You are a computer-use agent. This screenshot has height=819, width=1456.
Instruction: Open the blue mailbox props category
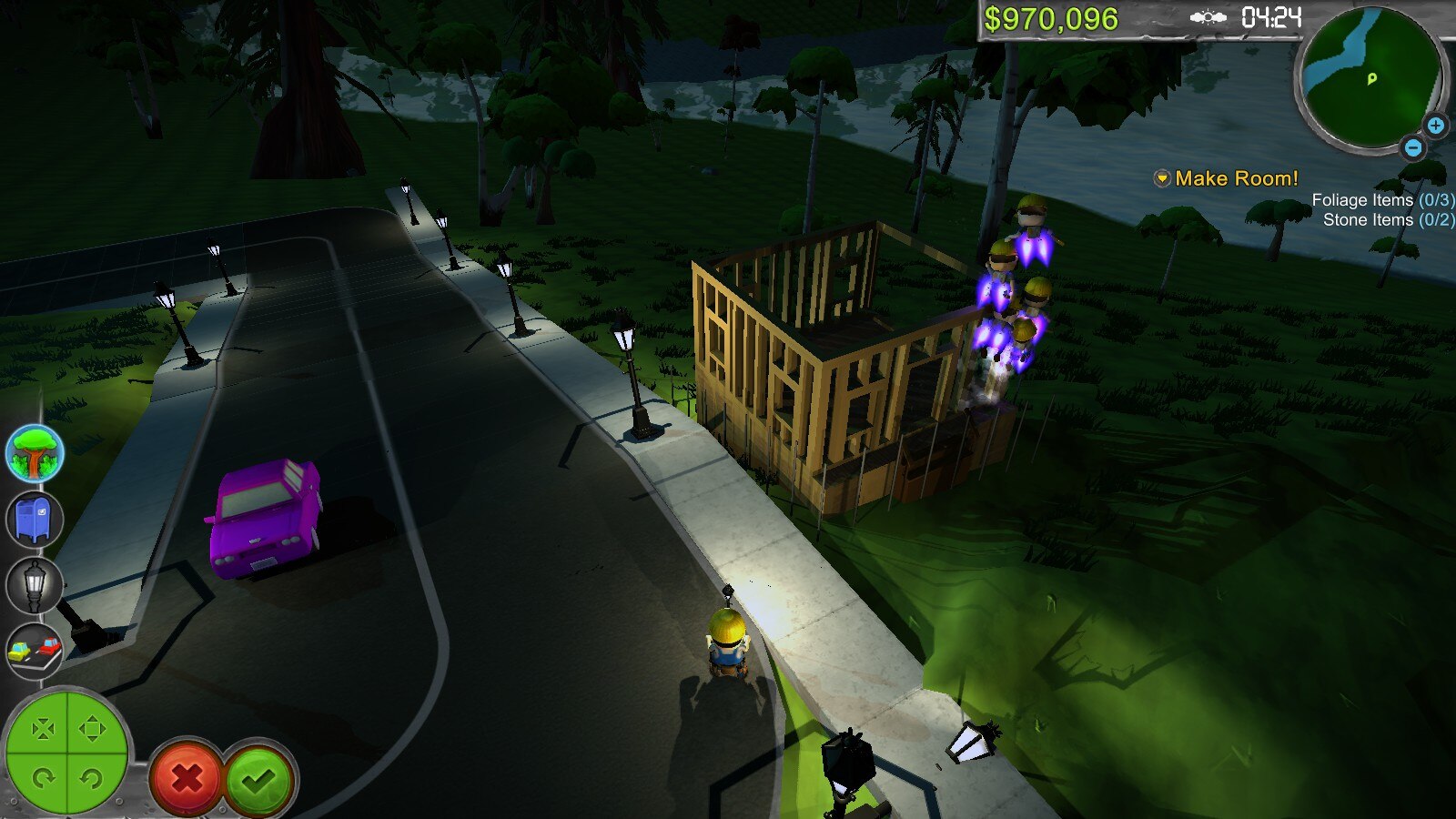coord(35,520)
